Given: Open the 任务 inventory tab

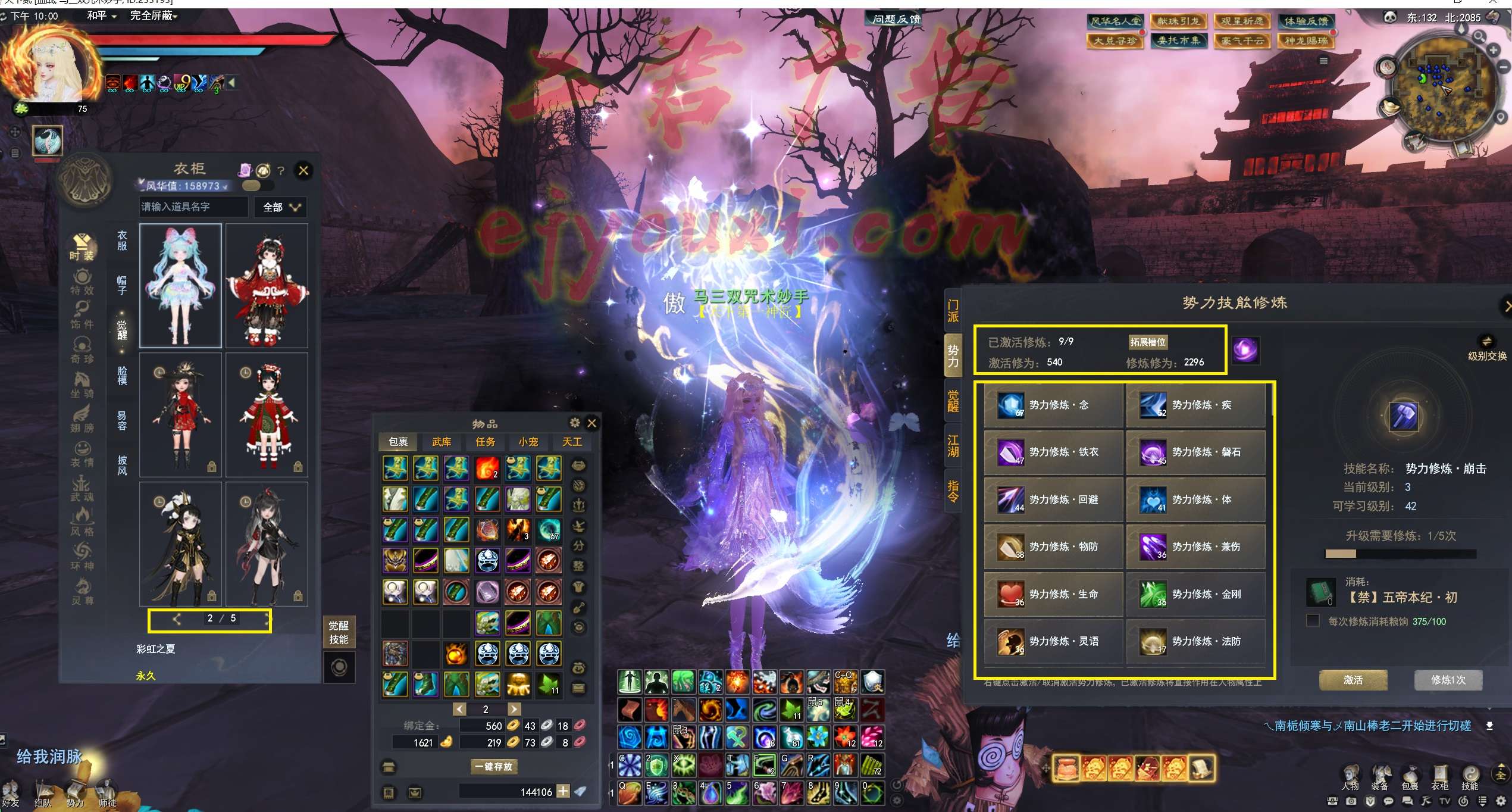Looking at the screenshot, I should [485, 442].
